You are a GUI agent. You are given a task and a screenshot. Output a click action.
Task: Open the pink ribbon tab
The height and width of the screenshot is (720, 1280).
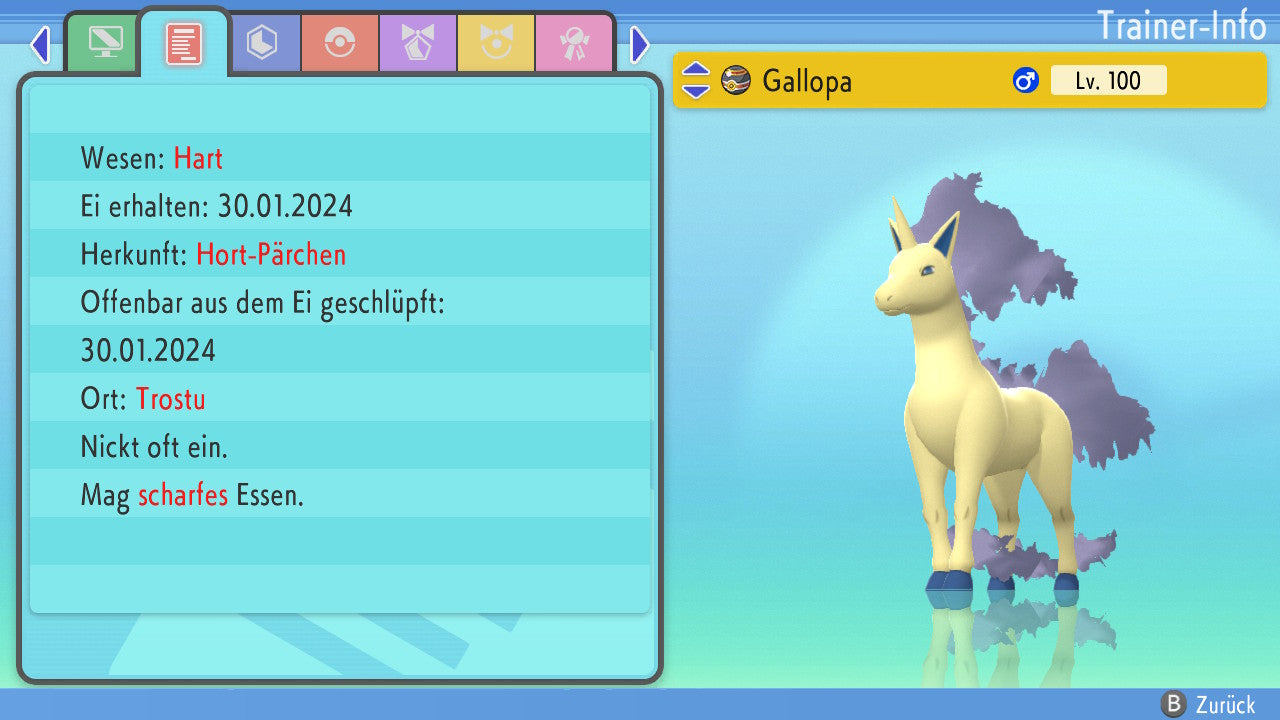point(574,43)
